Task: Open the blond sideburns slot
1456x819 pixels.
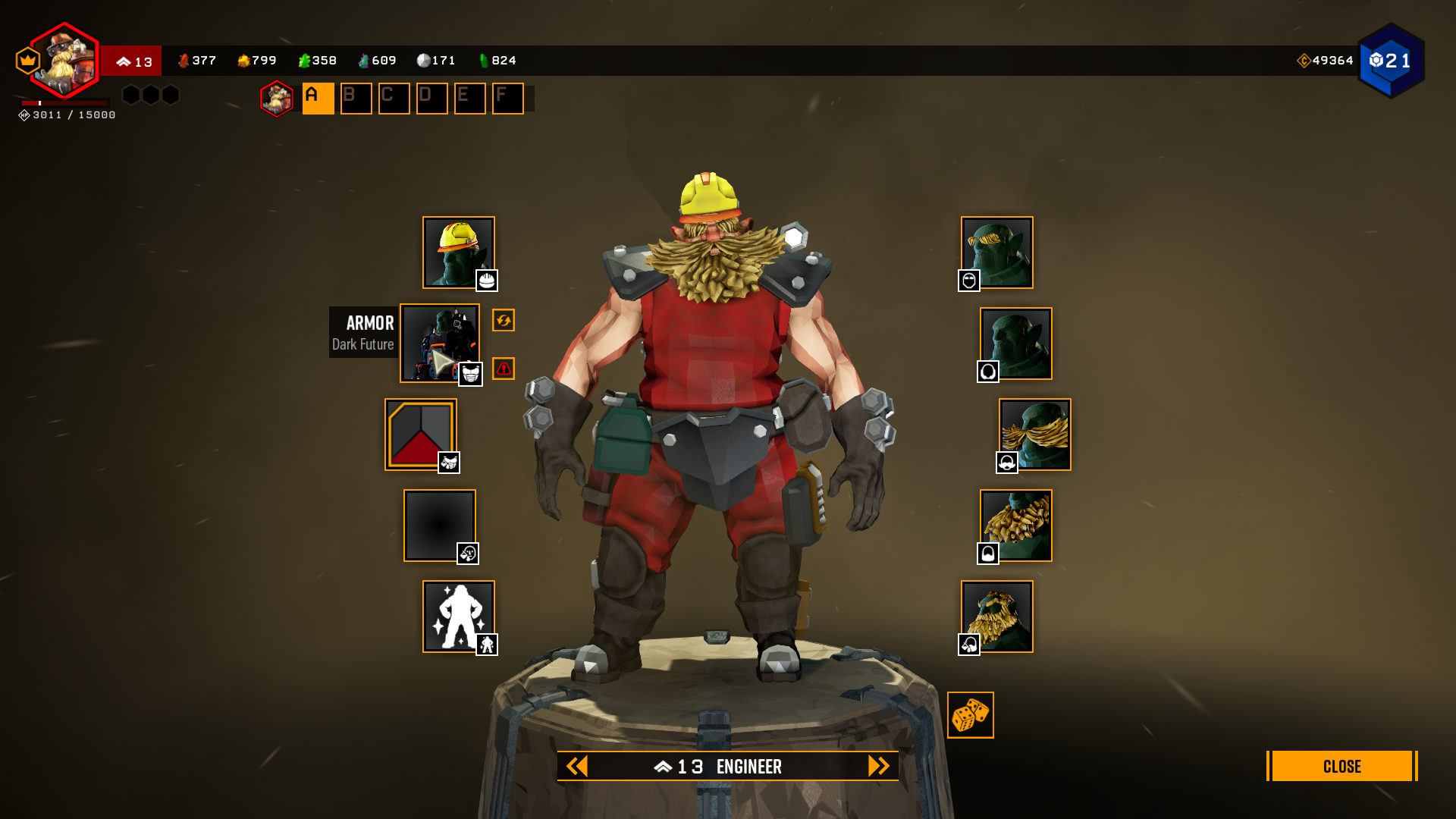Action: (x=996, y=617)
